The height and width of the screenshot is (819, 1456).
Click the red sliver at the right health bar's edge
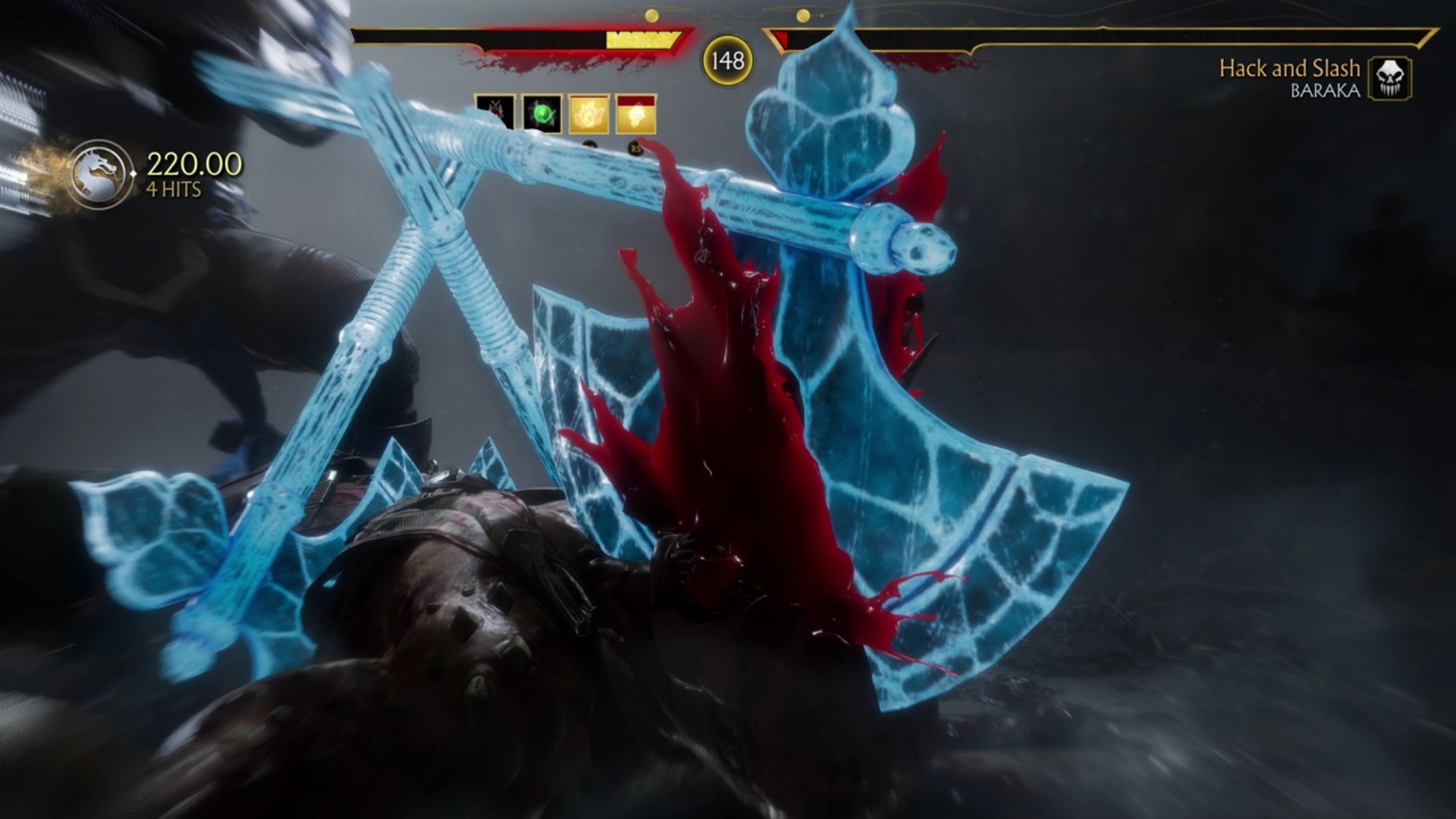pyautogui.click(x=782, y=38)
